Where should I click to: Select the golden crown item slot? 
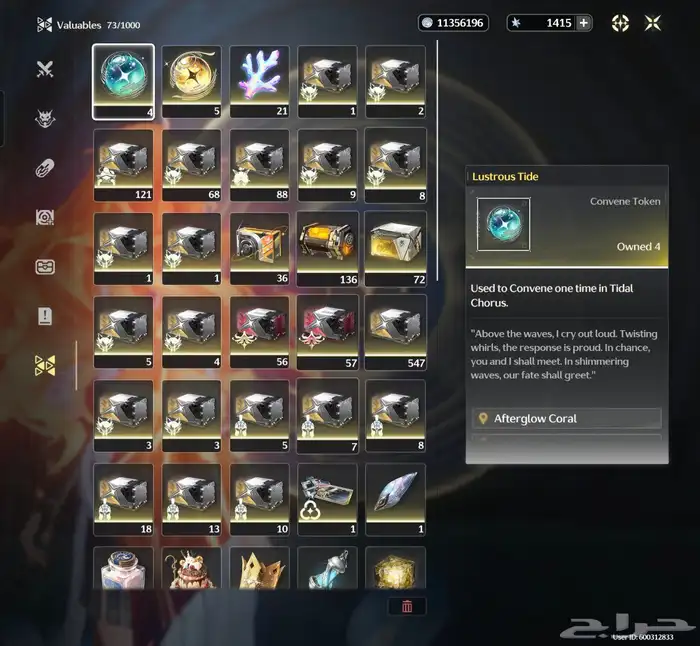coord(259,568)
